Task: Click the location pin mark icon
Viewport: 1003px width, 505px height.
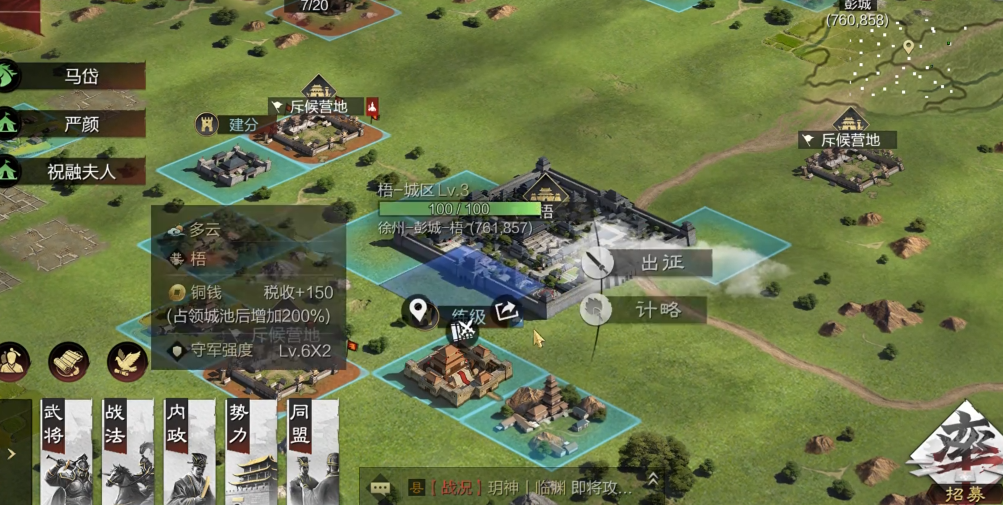Action: 420,311
